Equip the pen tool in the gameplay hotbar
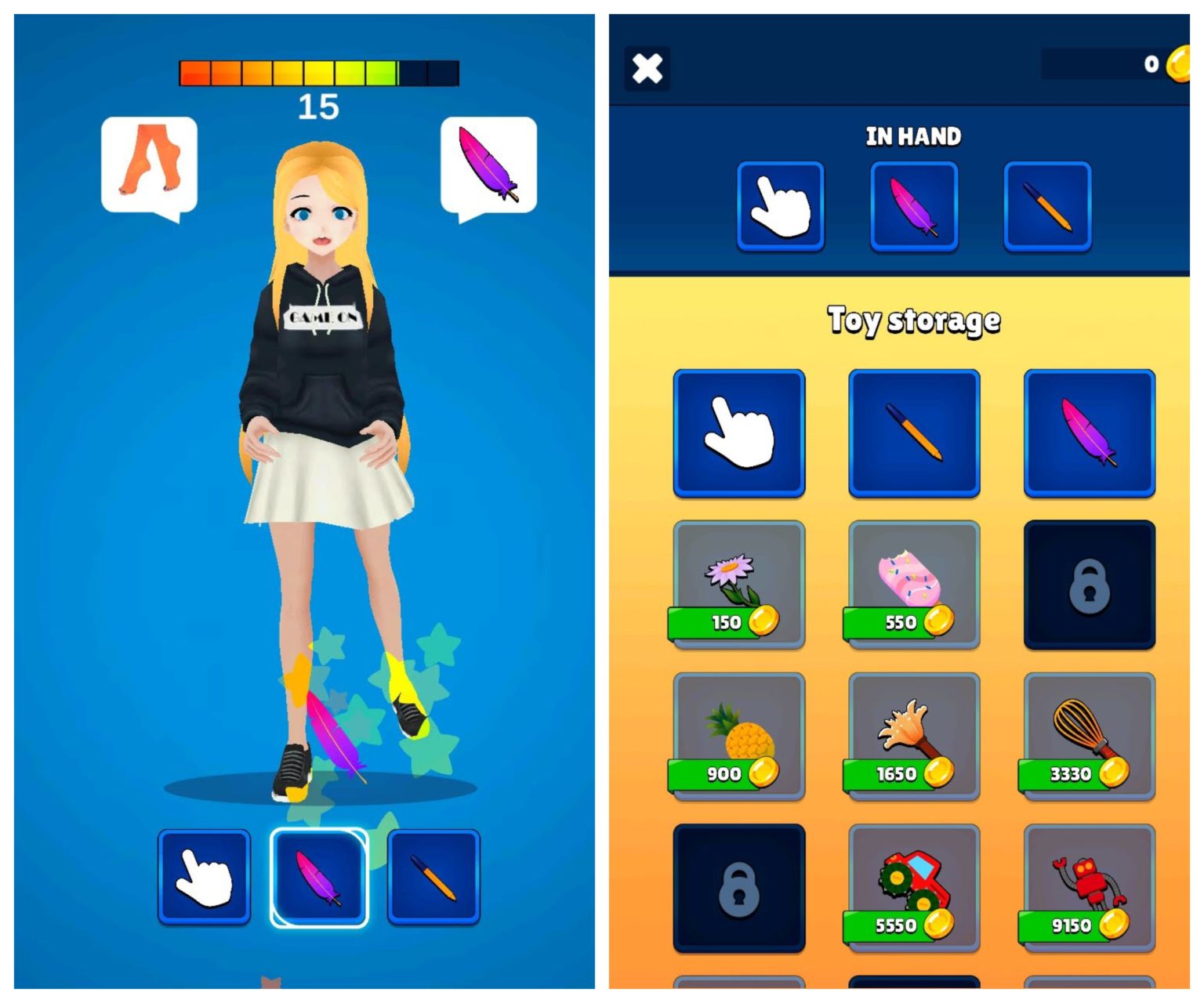Screen dimensions: 1204x1003 pos(433,877)
